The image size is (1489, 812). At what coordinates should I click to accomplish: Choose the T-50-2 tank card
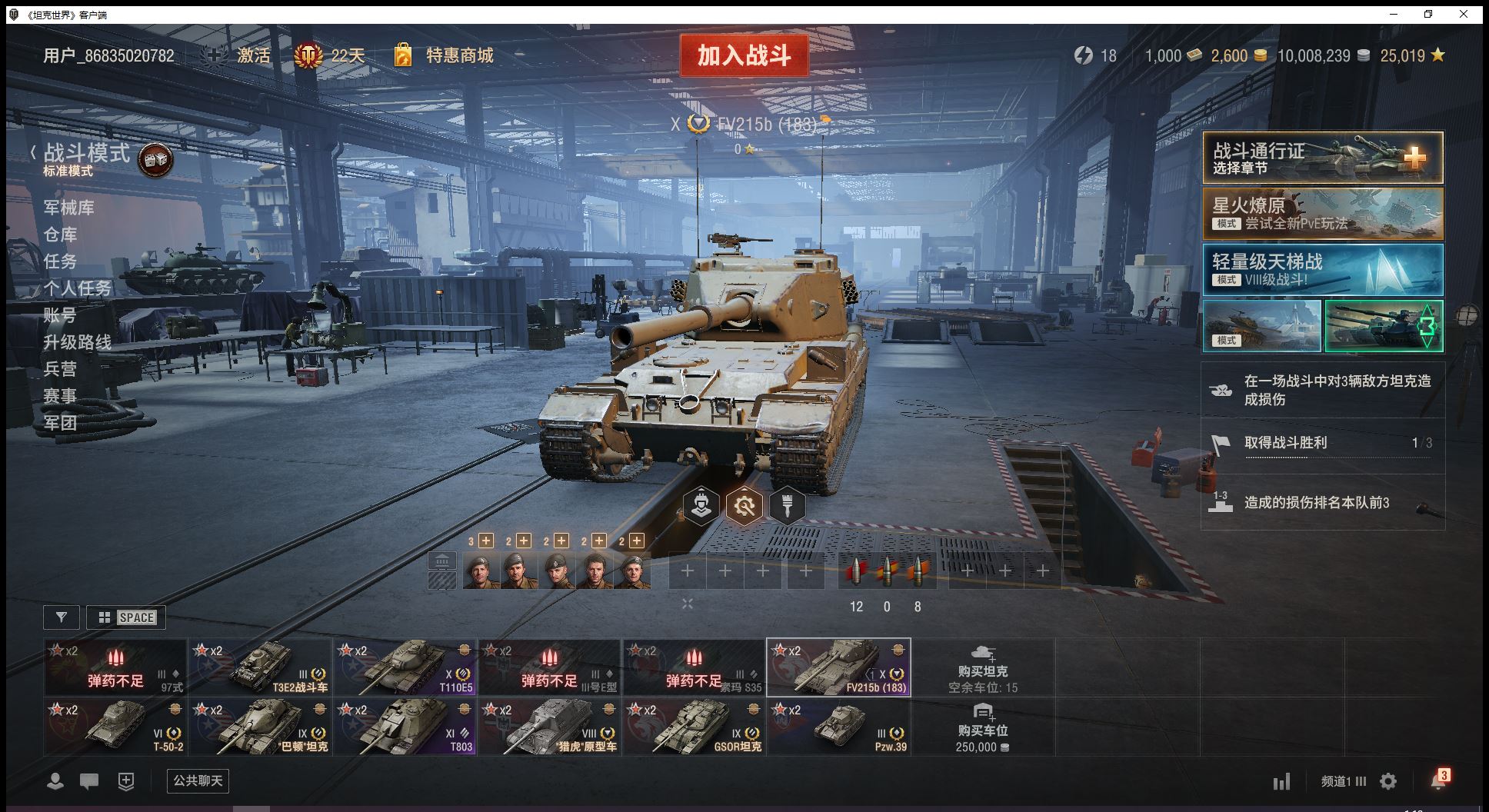click(115, 727)
